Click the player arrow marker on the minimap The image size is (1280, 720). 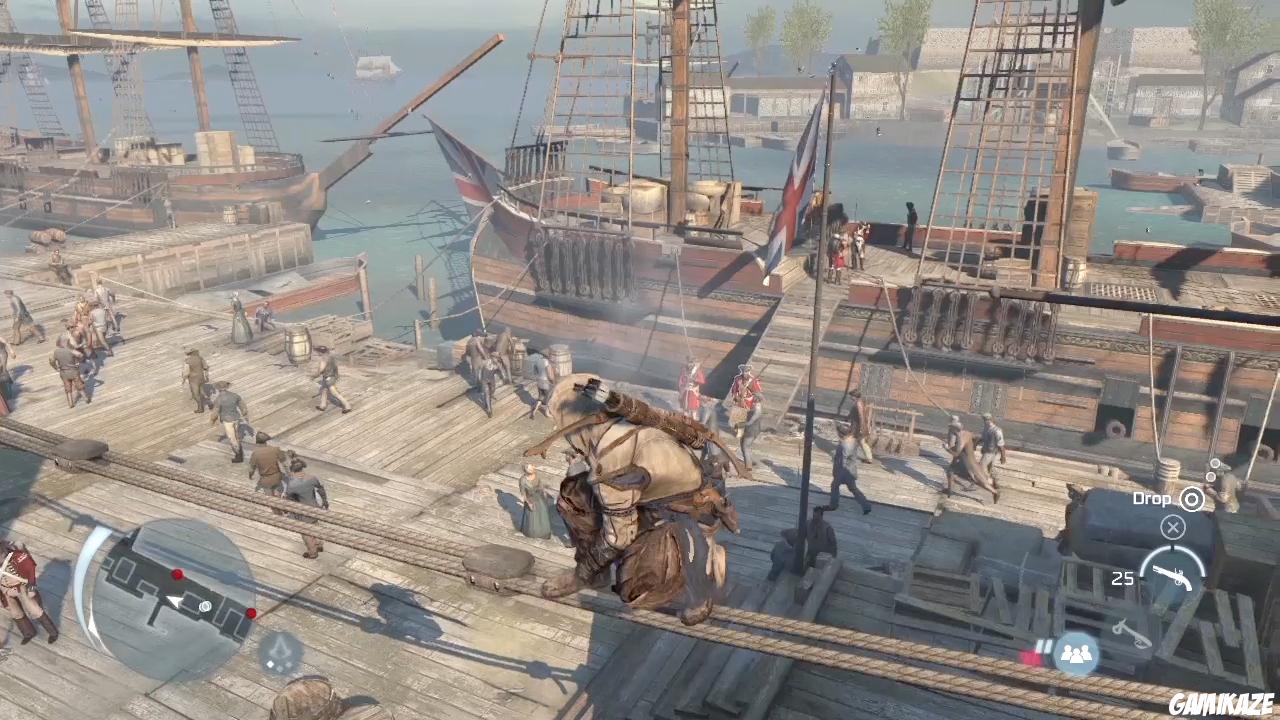point(173,601)
